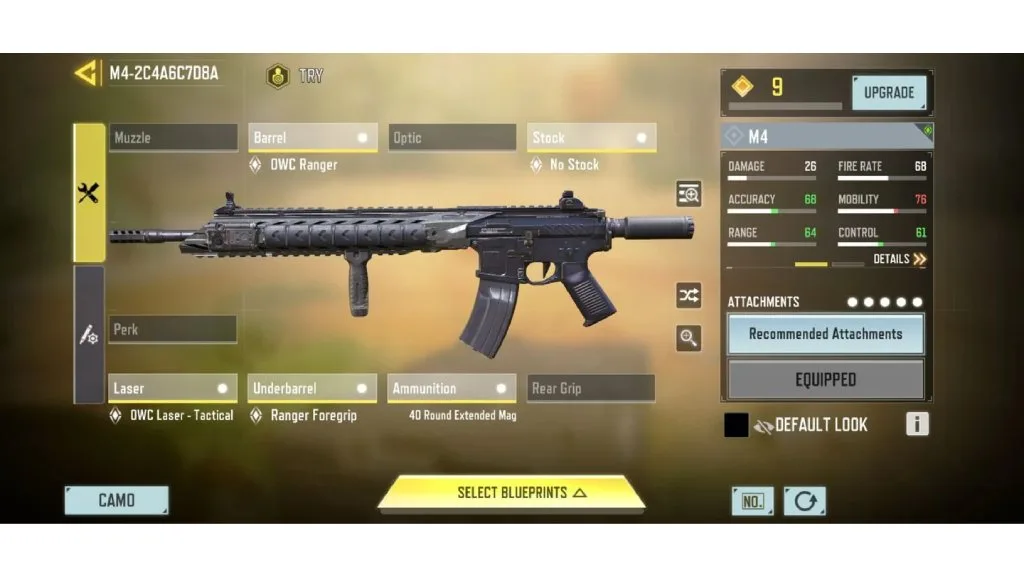1024x576 pixels.
Task: Open the Muzzle attachment slot
Action: 173,138
